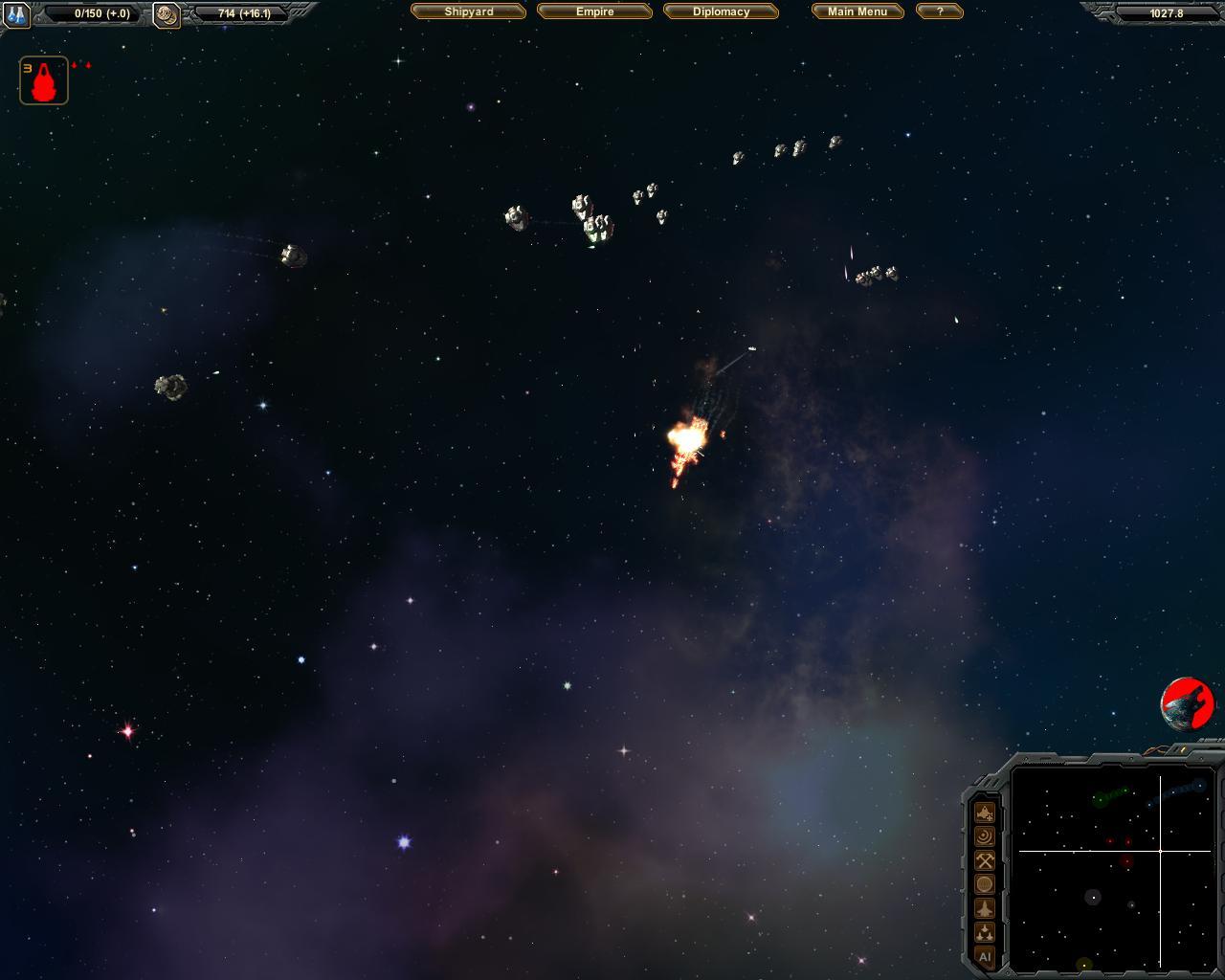1225x980 pixels.
Task: Select the red fleet group 3 icon
Action: point(44,80)
